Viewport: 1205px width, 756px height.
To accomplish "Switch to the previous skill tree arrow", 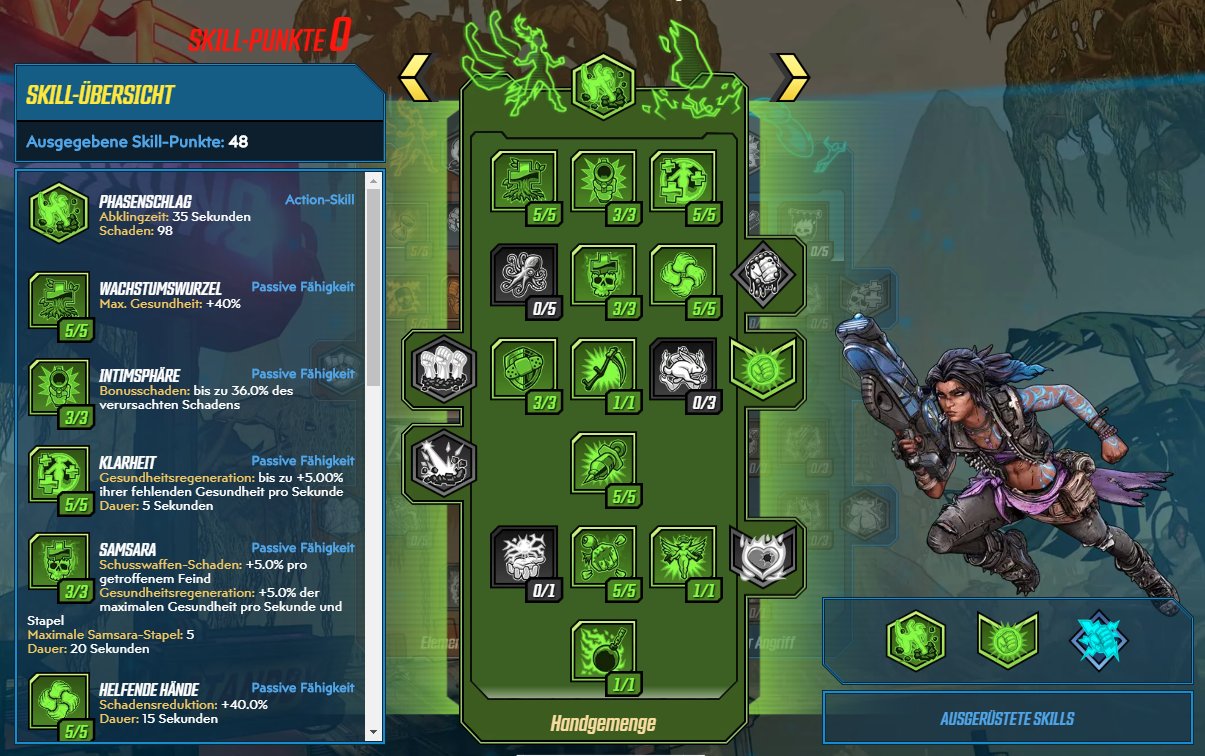I will pyautogui.click(x=416, y=77).
